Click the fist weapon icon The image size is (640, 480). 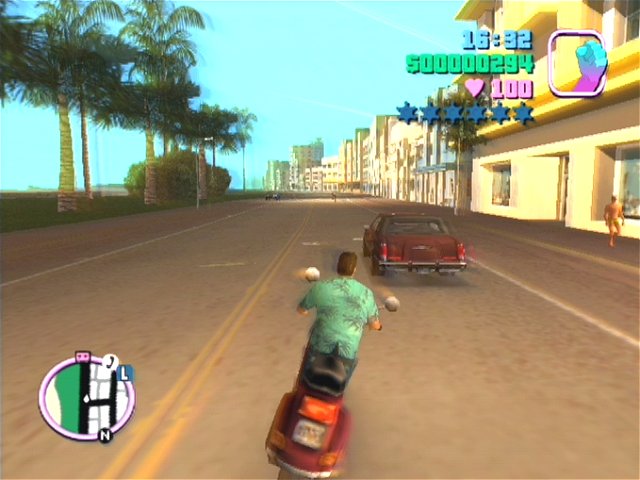[x=577, y=62]
